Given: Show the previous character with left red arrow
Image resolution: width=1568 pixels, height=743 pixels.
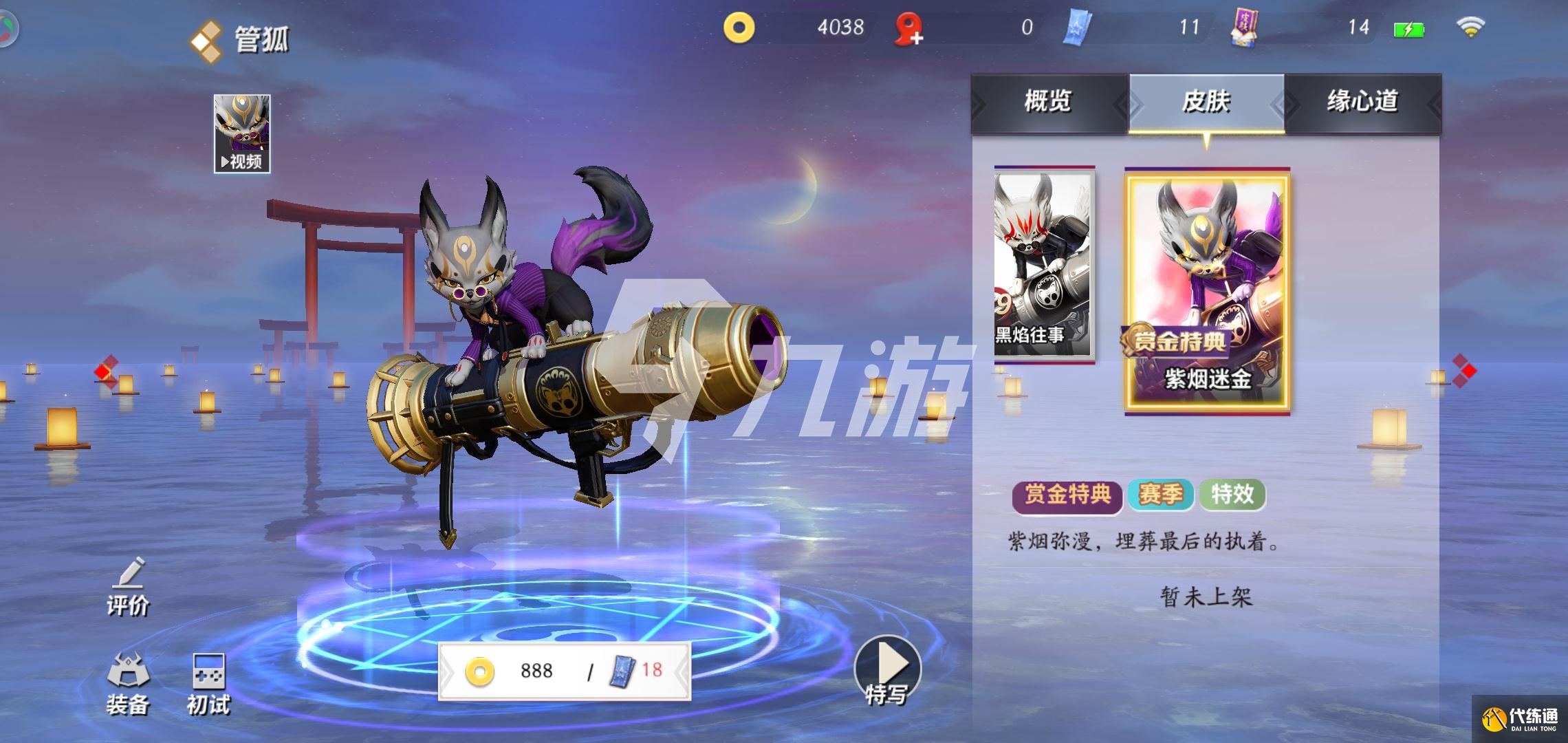Looking at the screenshot, I should tap(105, 371).
